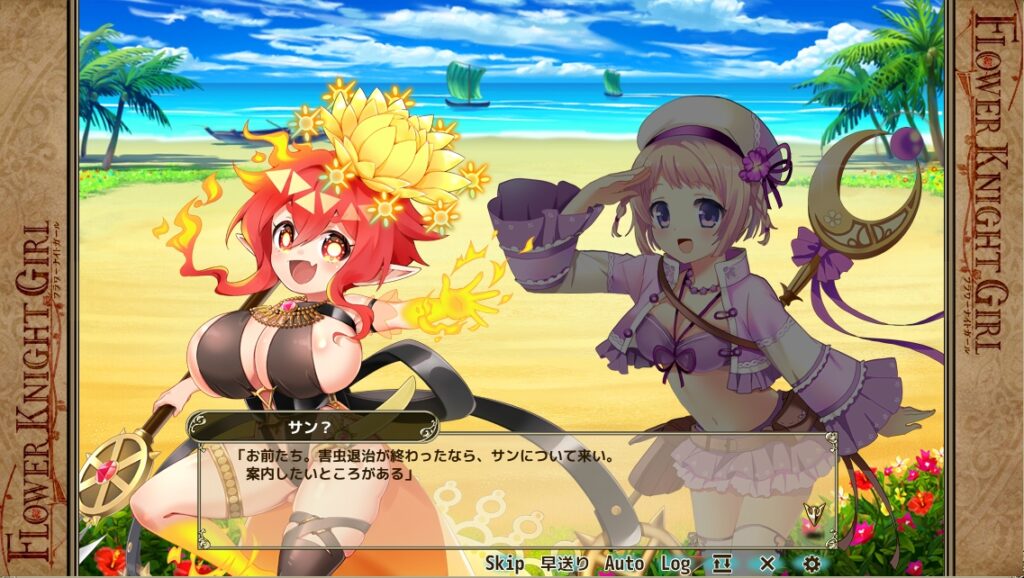
Task: Close the dialogue window with the X
Action: 767,564
